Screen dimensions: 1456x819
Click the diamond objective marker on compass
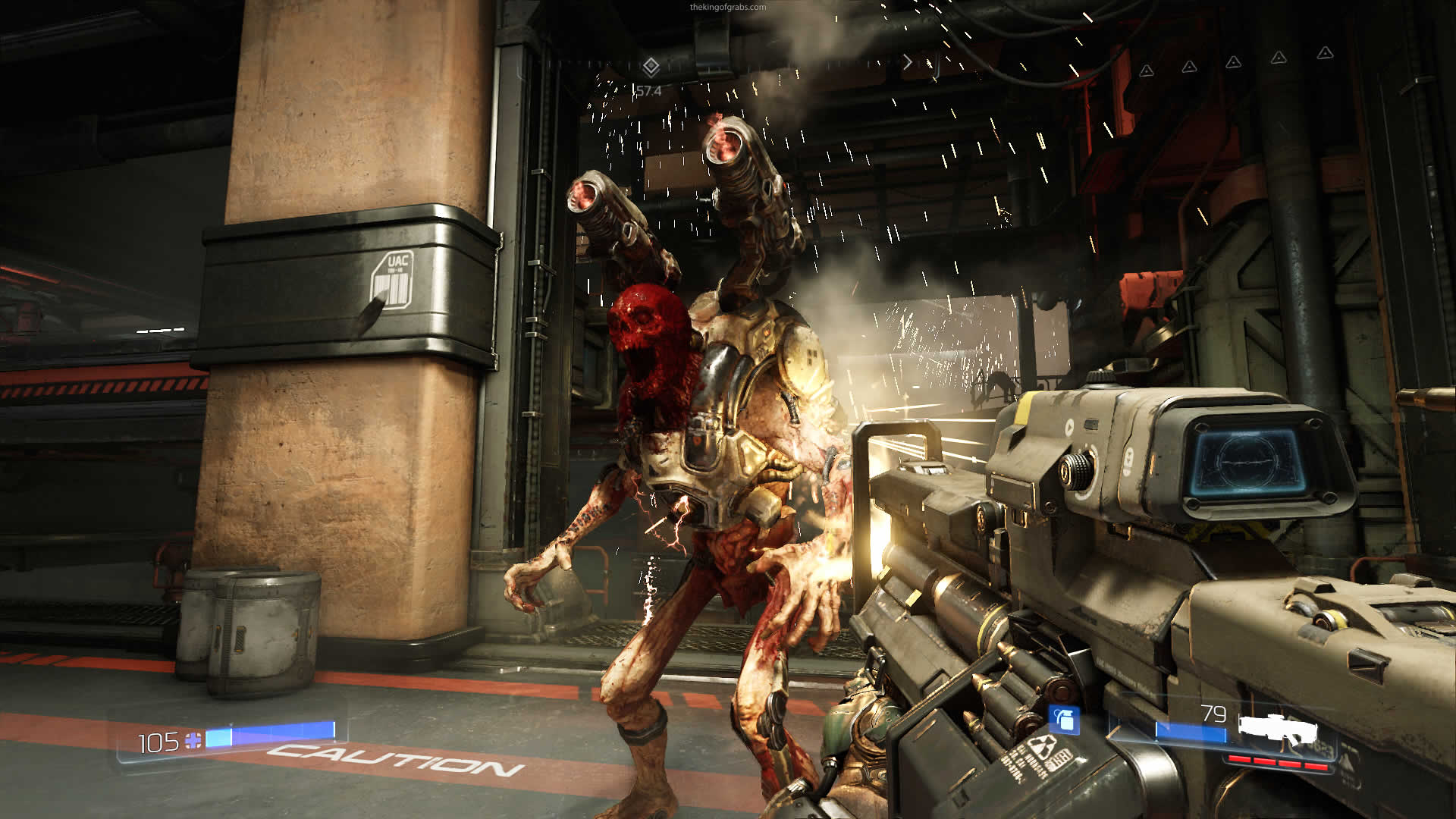coord(651,67)
